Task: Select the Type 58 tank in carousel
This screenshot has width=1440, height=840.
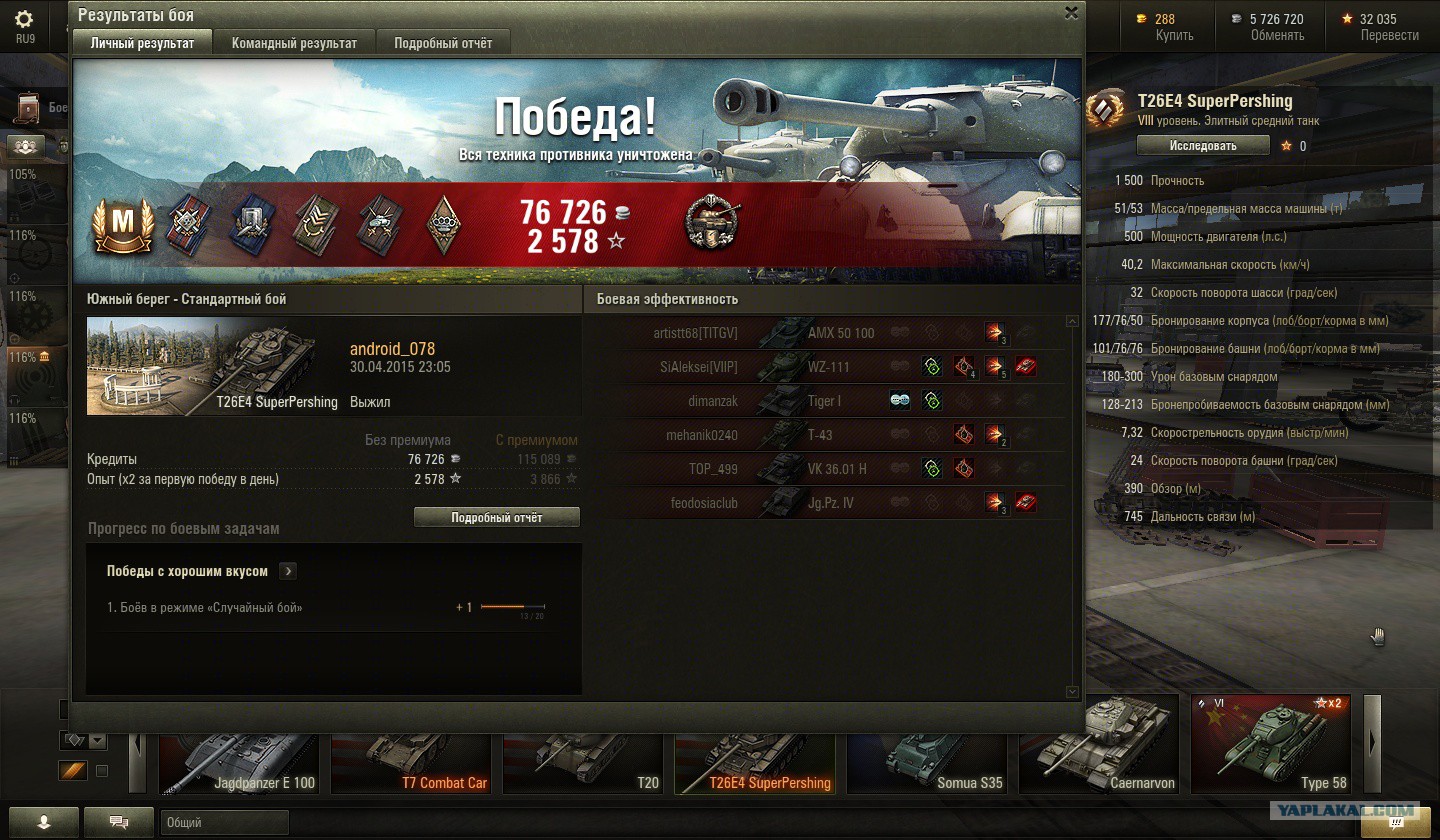Action: [x=1270, y=745]
